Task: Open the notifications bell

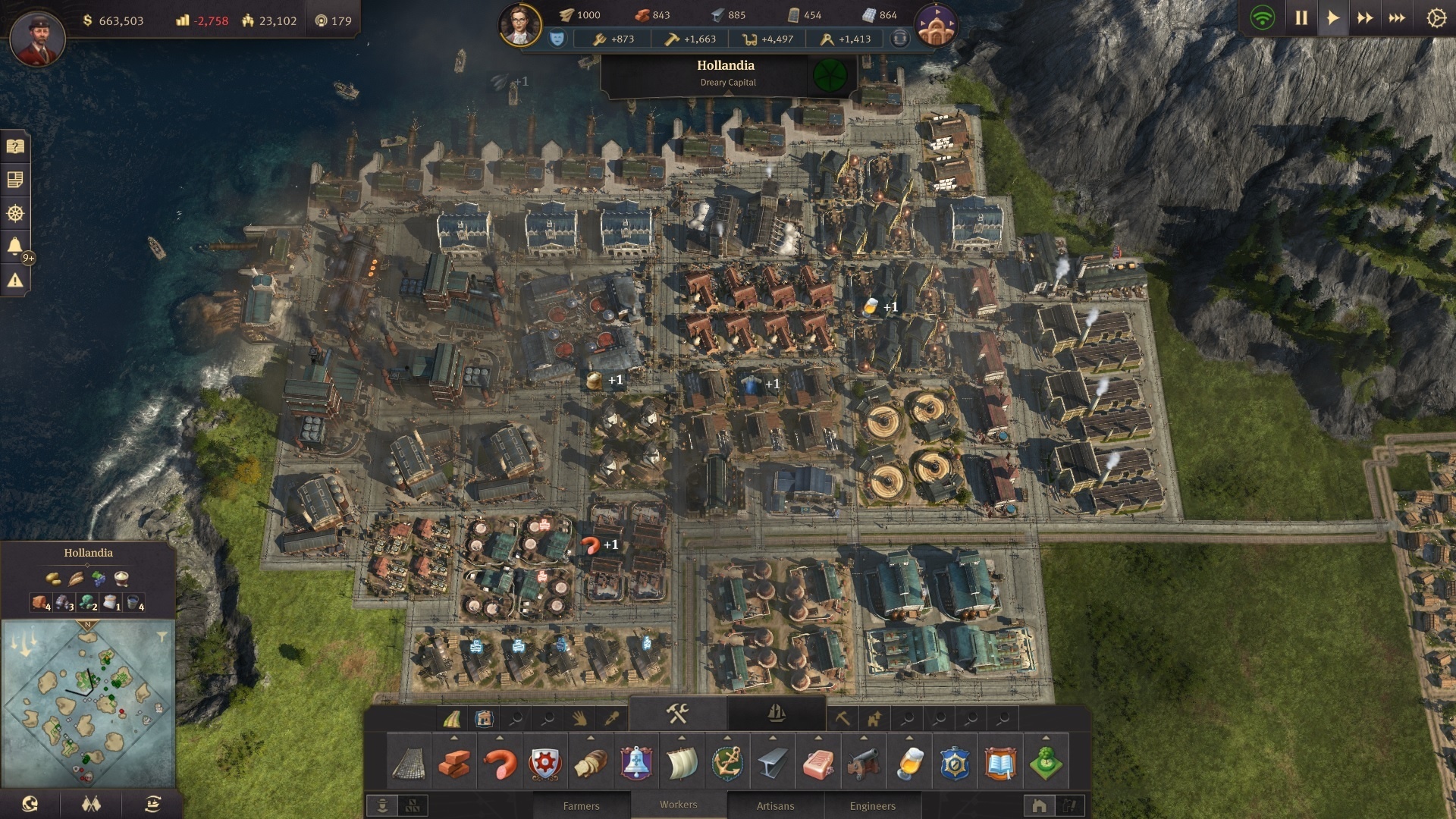Action: click(x=15, y=246)
